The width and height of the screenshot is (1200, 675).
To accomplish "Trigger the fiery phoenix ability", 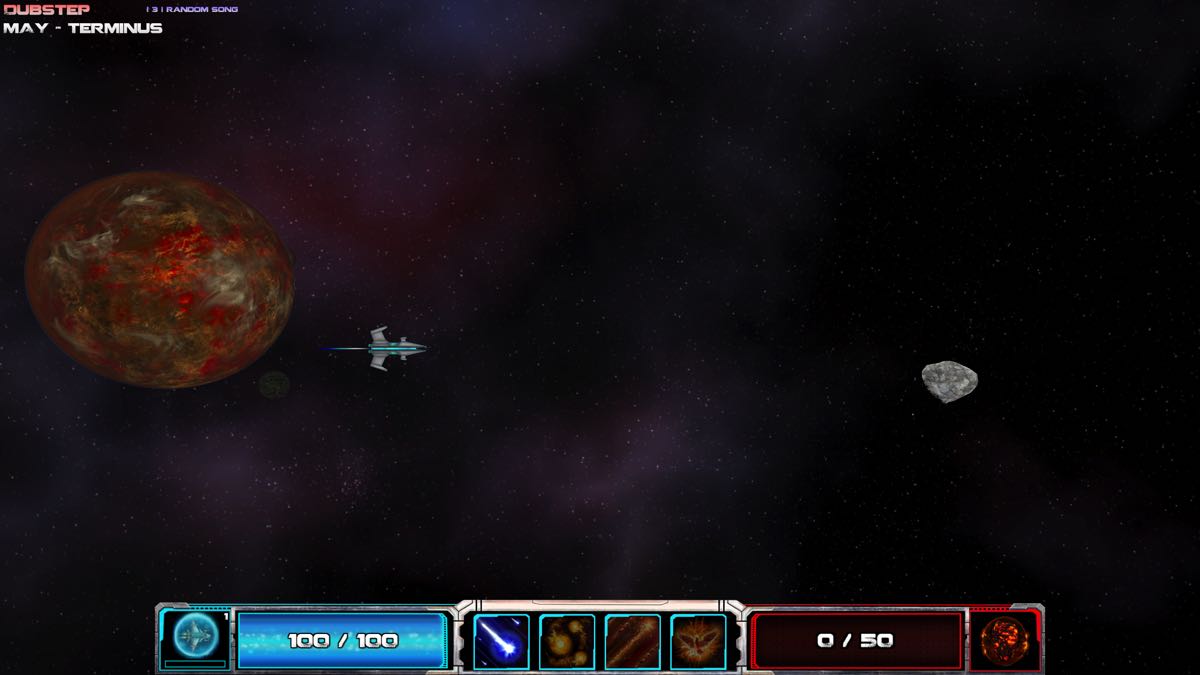I will 698,641.
